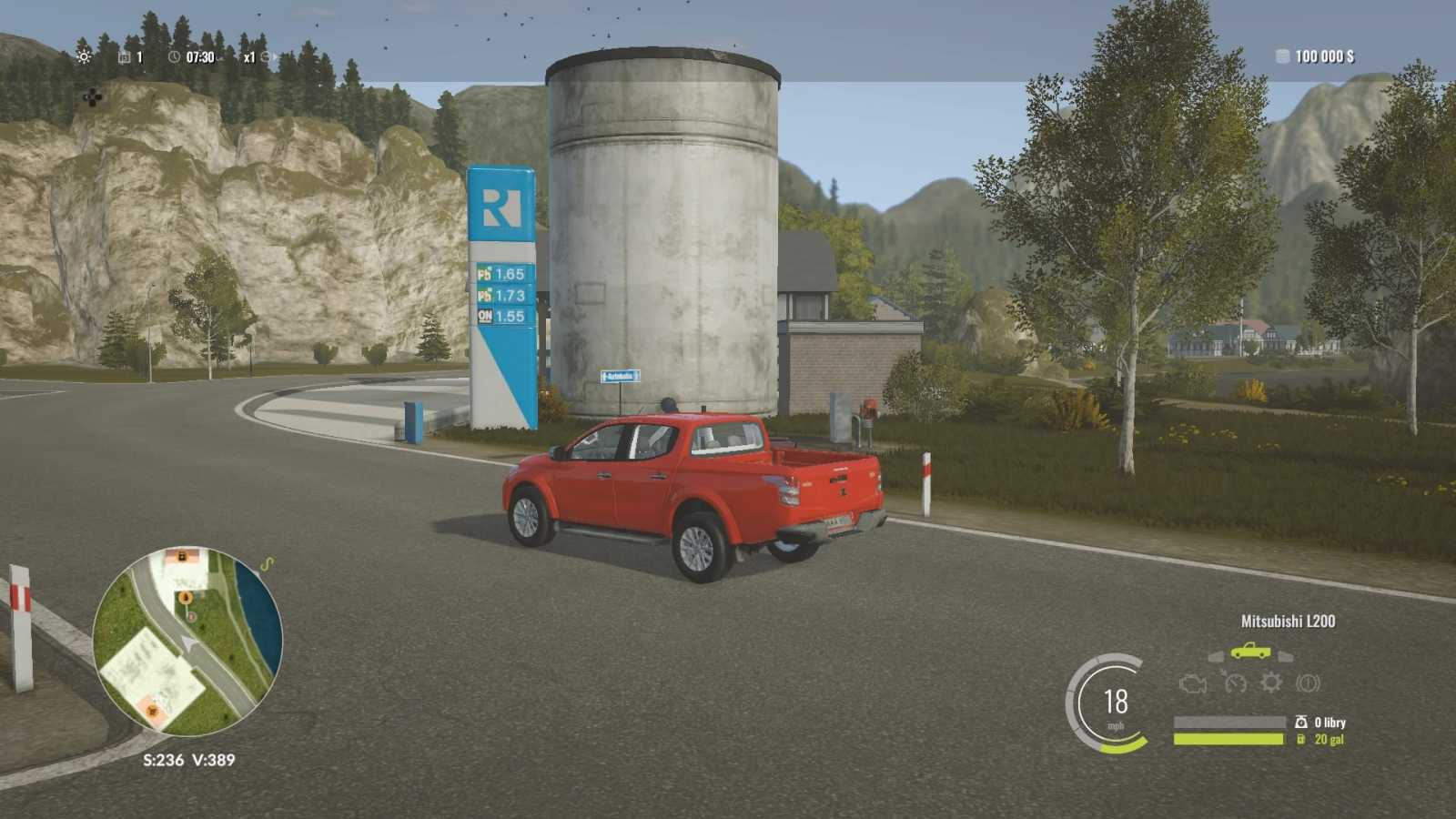Activate the cruise control speedometer icon

(1235, 682)
